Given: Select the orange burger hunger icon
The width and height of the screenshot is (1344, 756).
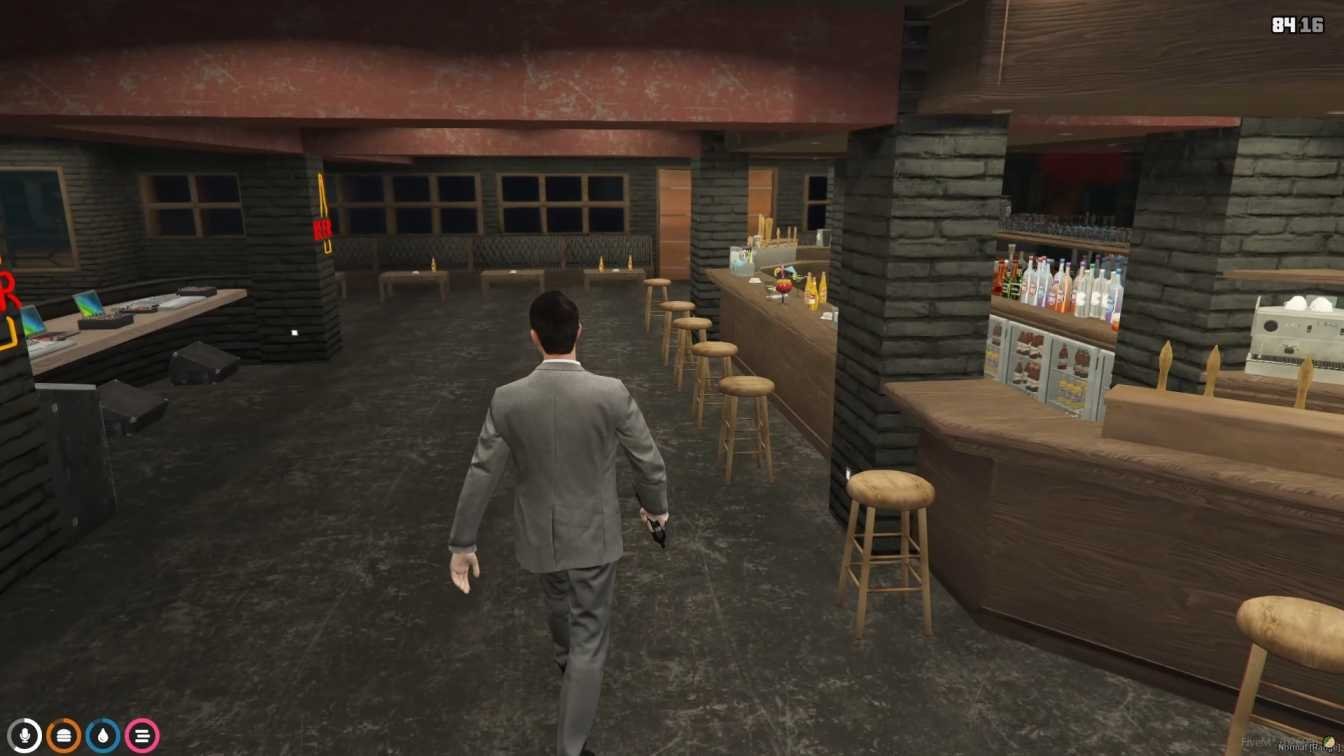Looking at the screenshot, I should 64,736.
